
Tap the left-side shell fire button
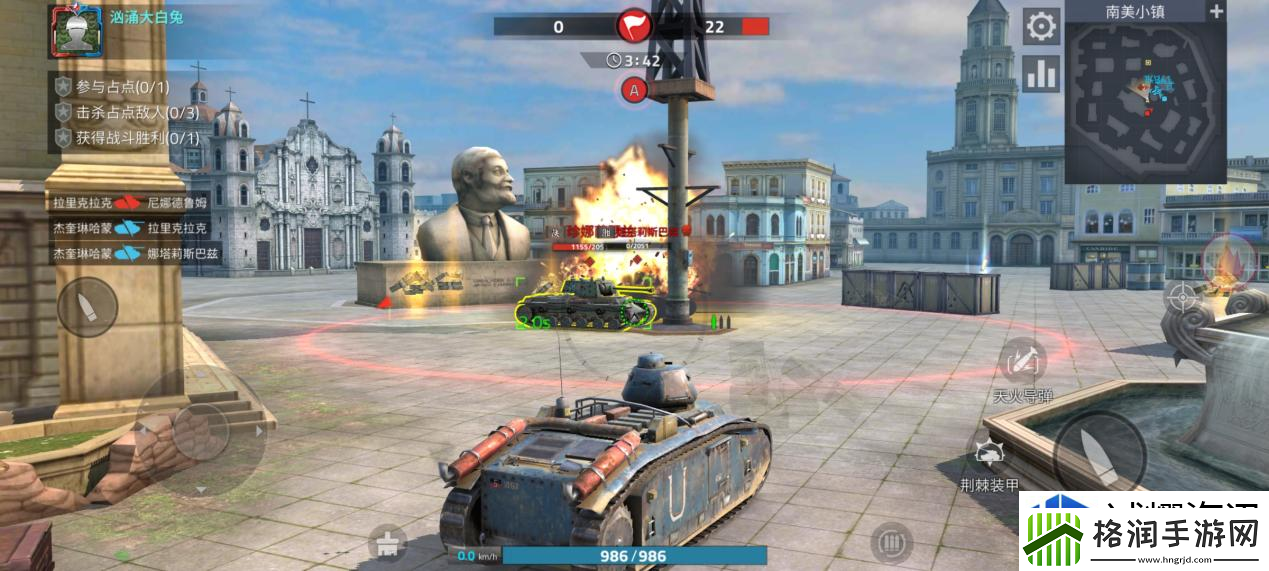(x=87, y=306)
